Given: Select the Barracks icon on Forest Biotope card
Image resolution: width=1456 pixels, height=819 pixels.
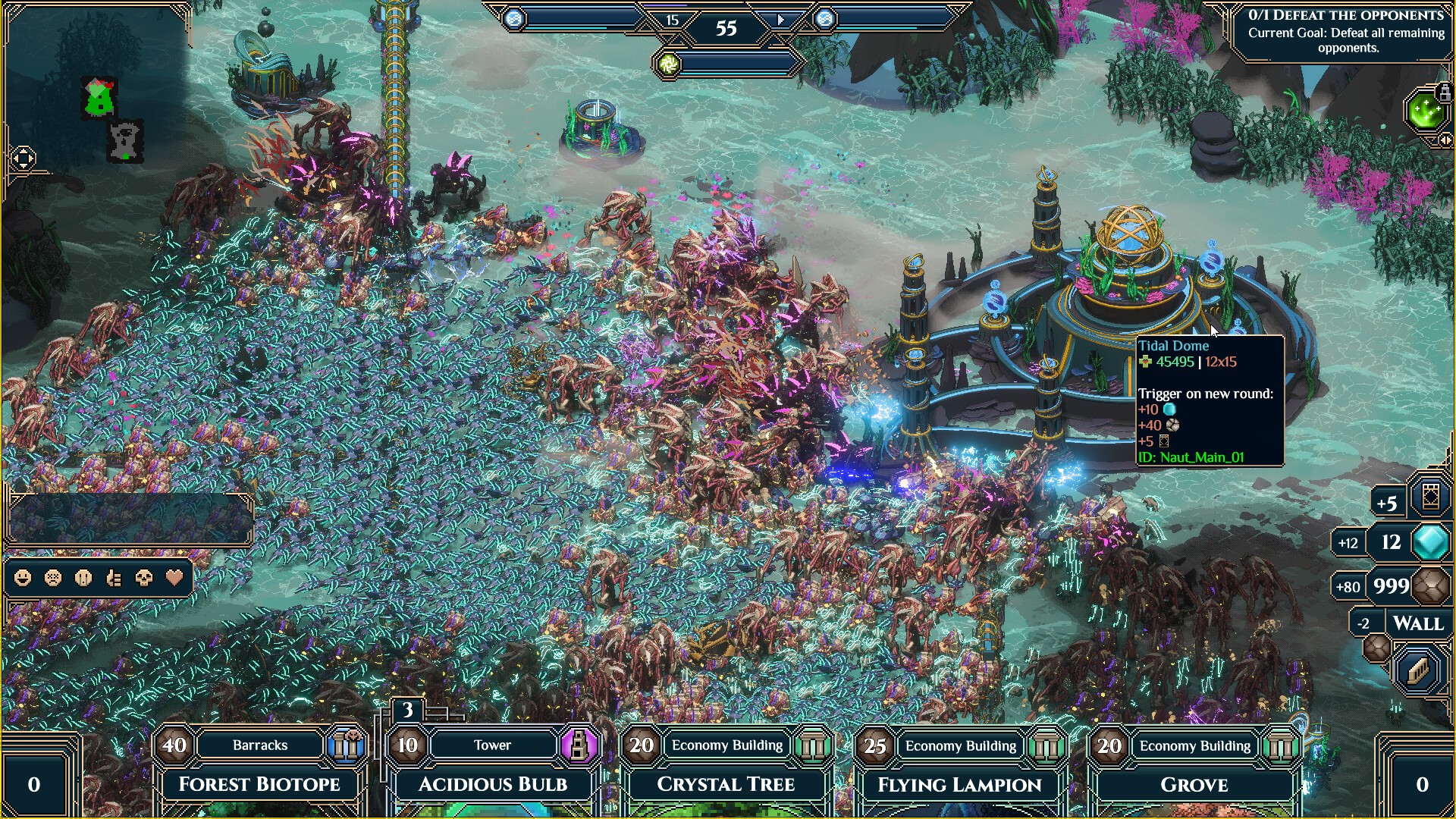Looking at the screenshot, I should (x=347, y=745).
